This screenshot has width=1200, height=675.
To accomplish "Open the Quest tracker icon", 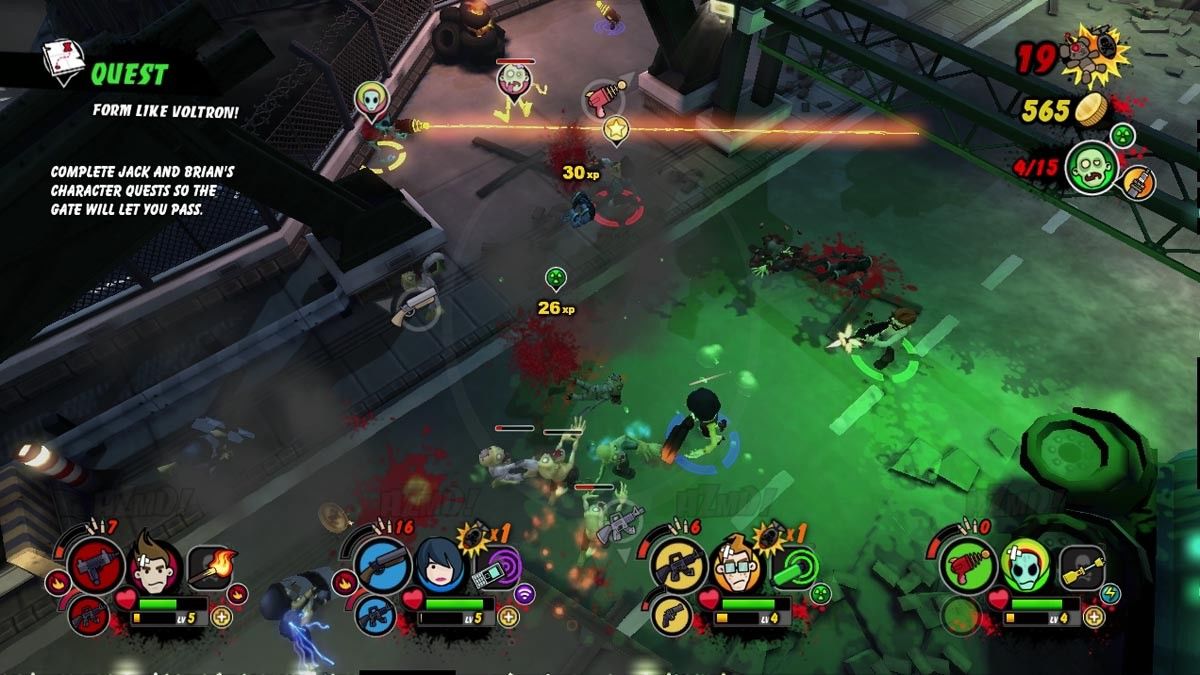I will point(65,64).
